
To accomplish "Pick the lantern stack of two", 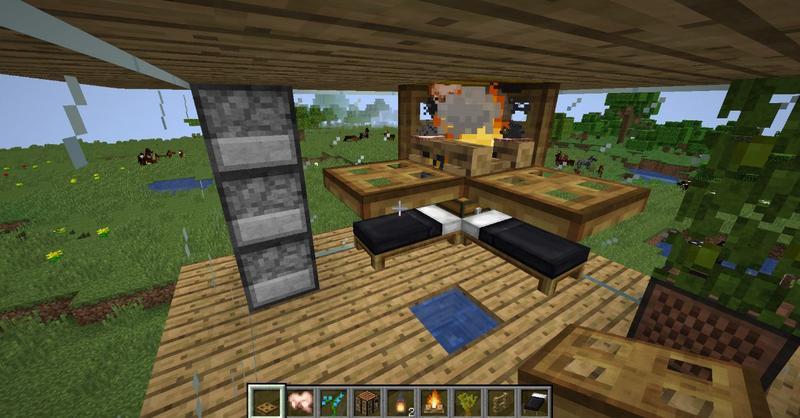I will tap(400, 401).
